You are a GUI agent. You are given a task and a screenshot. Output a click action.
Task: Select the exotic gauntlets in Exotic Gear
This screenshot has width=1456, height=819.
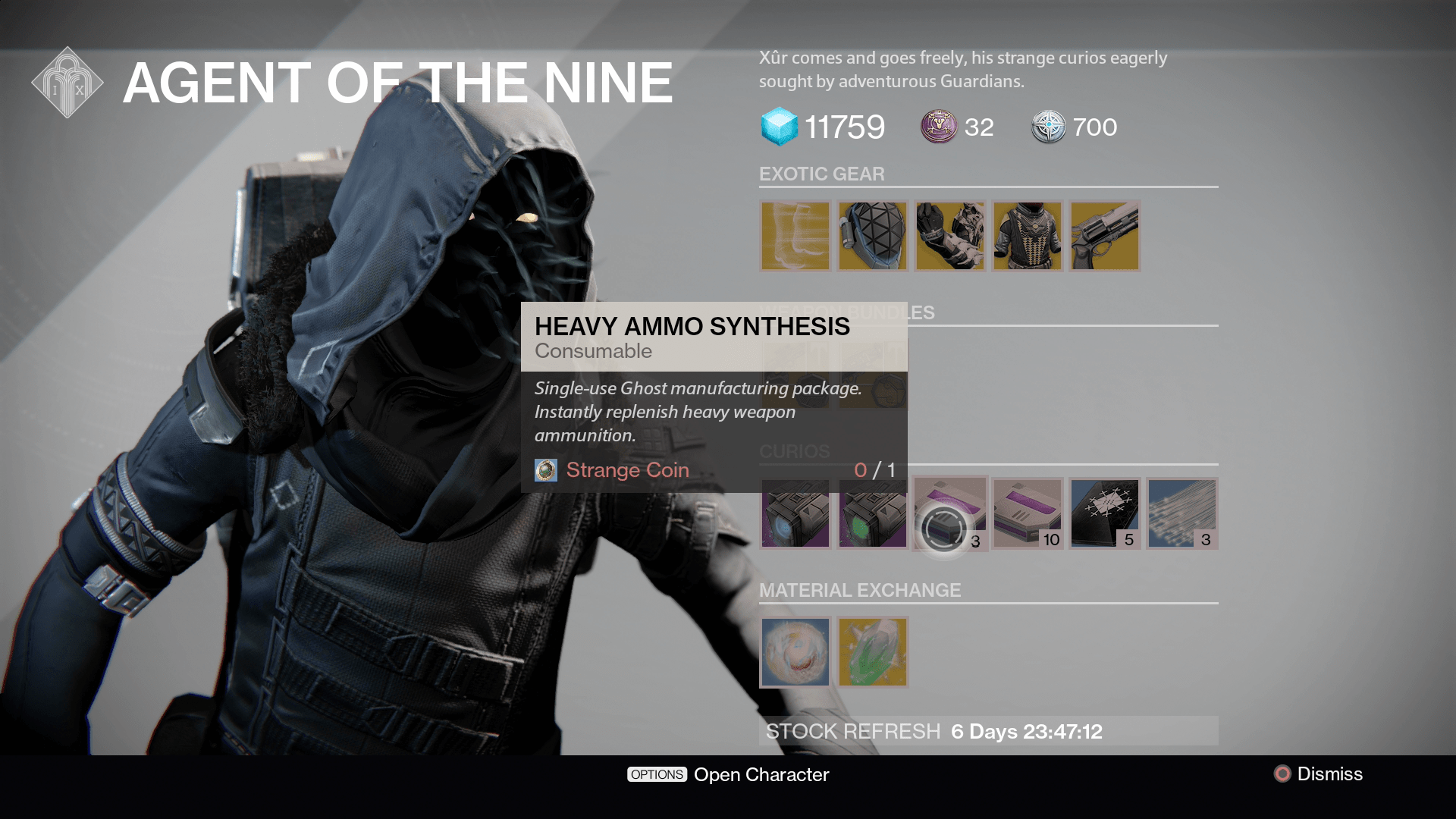[949, 235]
